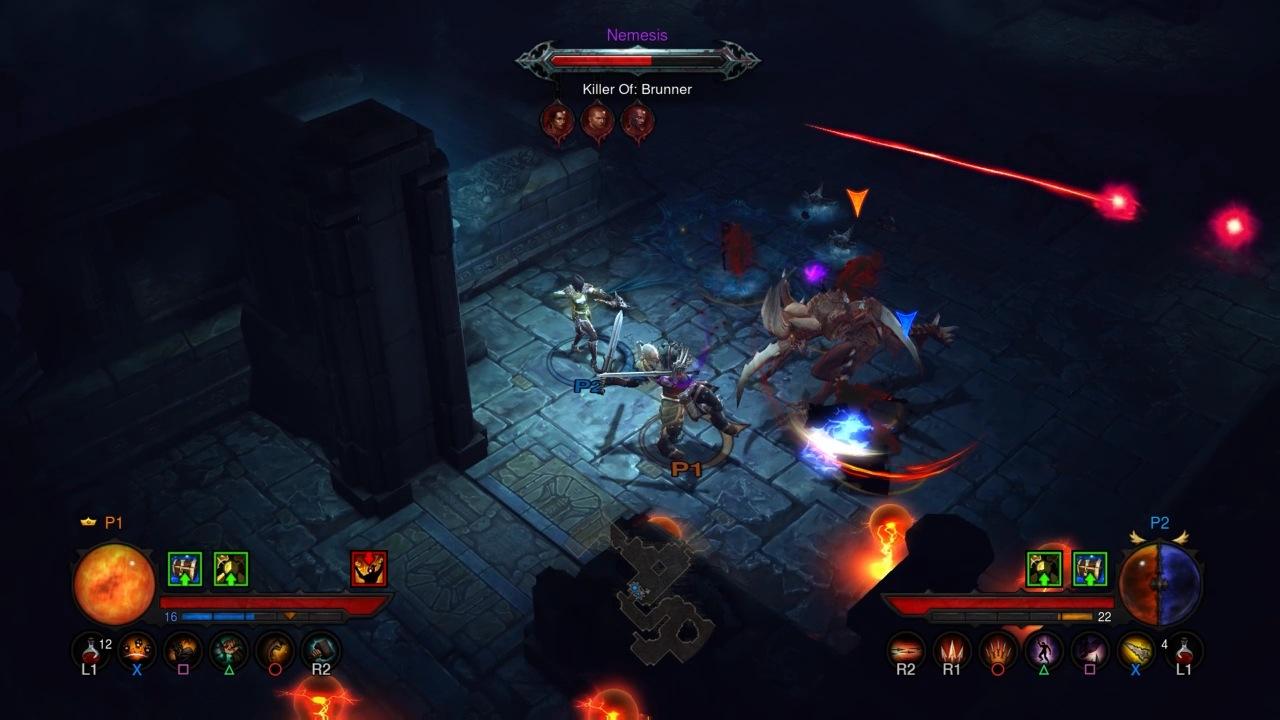The width and height of the screenshot is (1280, 720).
Task: Trigger P2's fan of arrows skill
Action: pos(998,651)
